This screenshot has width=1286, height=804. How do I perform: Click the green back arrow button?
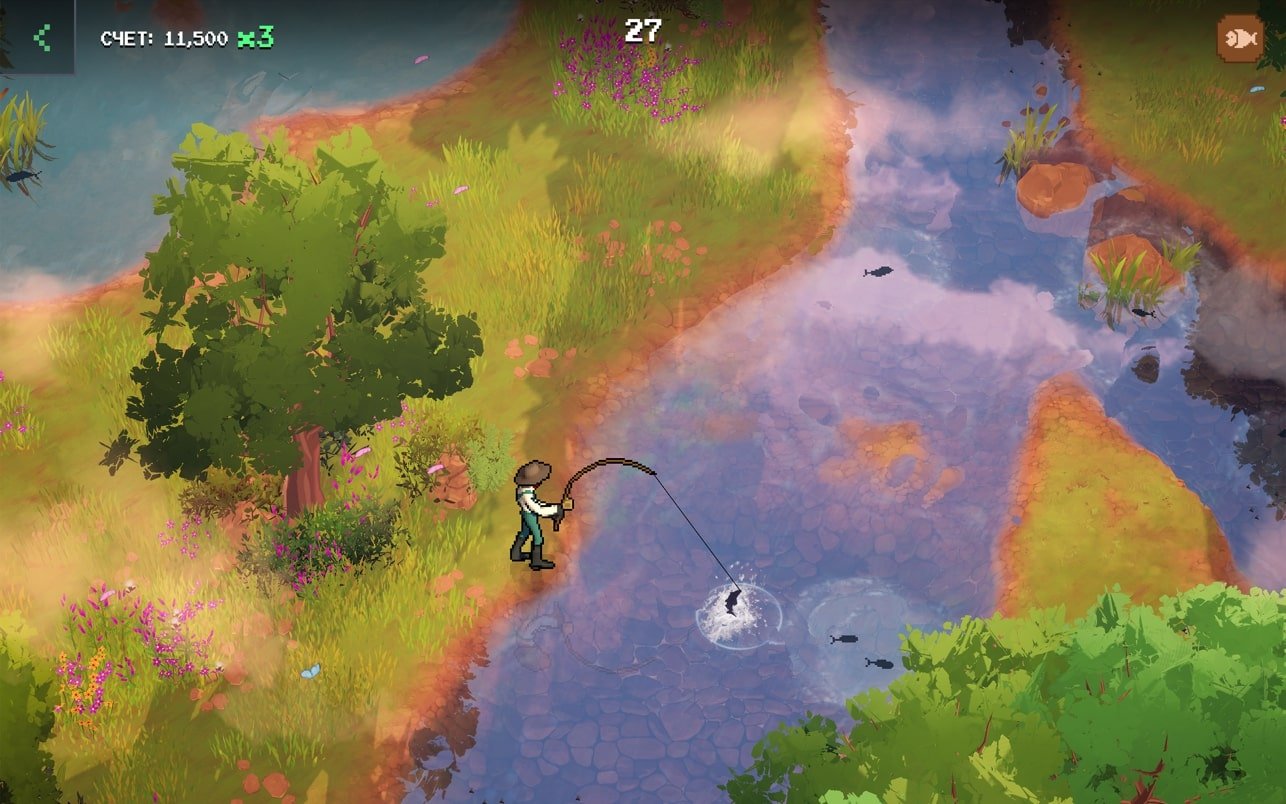click(x=40, y=38)
